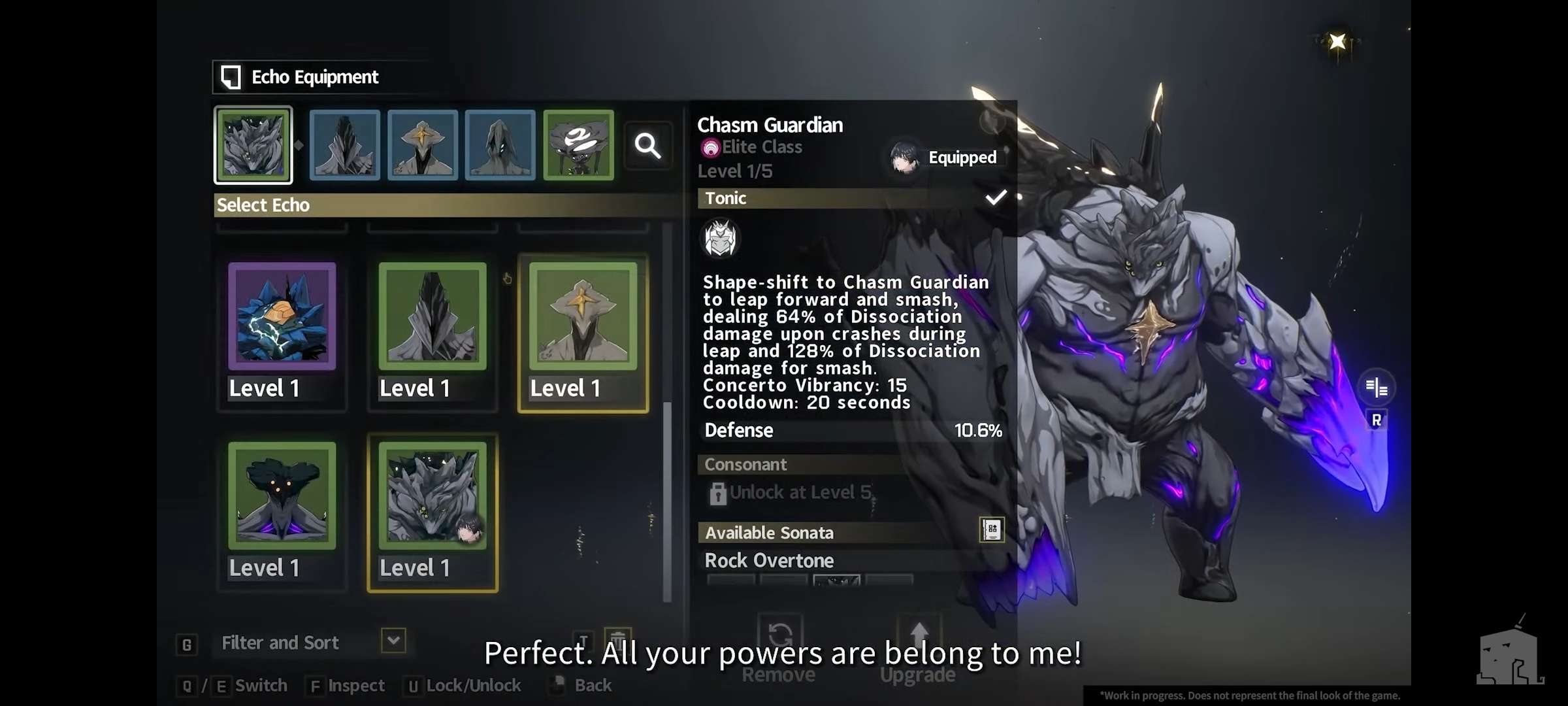Screen dimensions: 1568x706
Task: Toggle the Tonic checkmark
Action: click(996, 197)
